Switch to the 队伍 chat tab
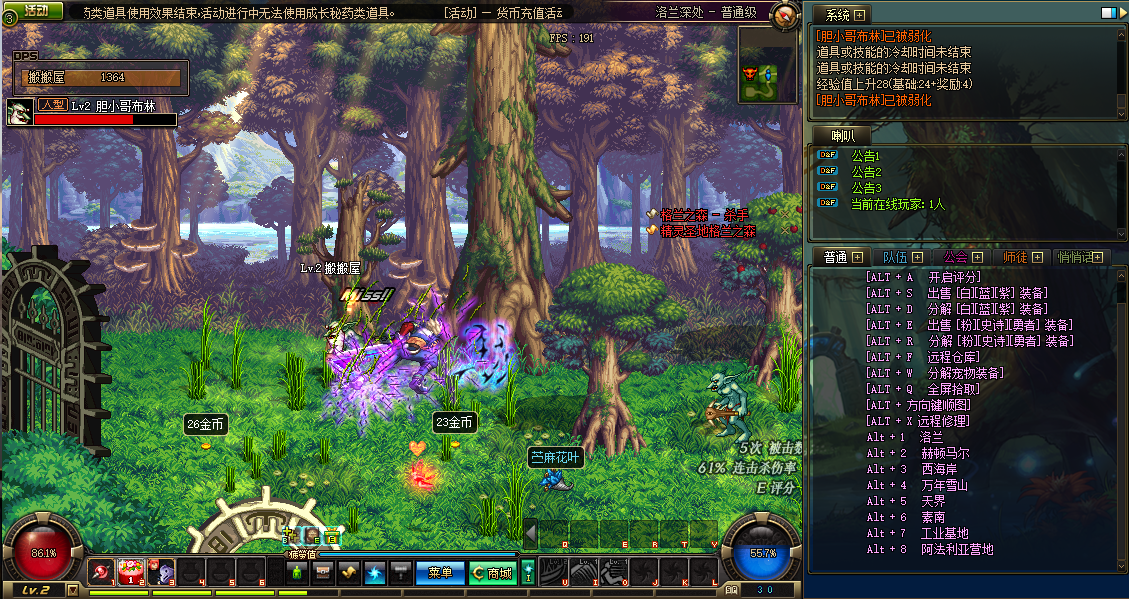Viewport: 1129px width, 599px height. (902, 257)
